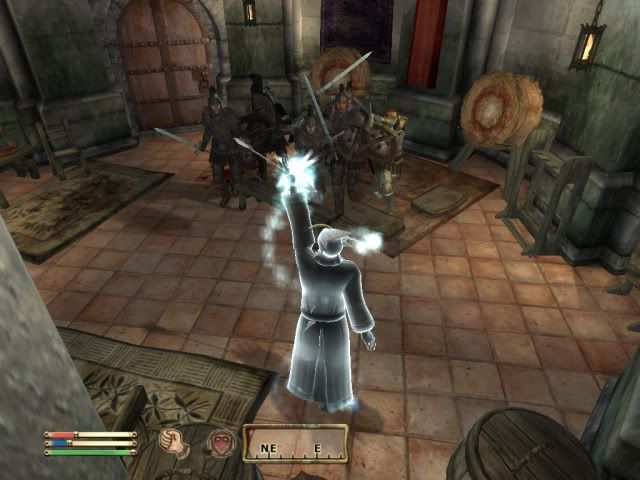Click the heart spell icon
Image resolution: width=640 pixels, height=480 pixels.
click(x=219, y=441)
